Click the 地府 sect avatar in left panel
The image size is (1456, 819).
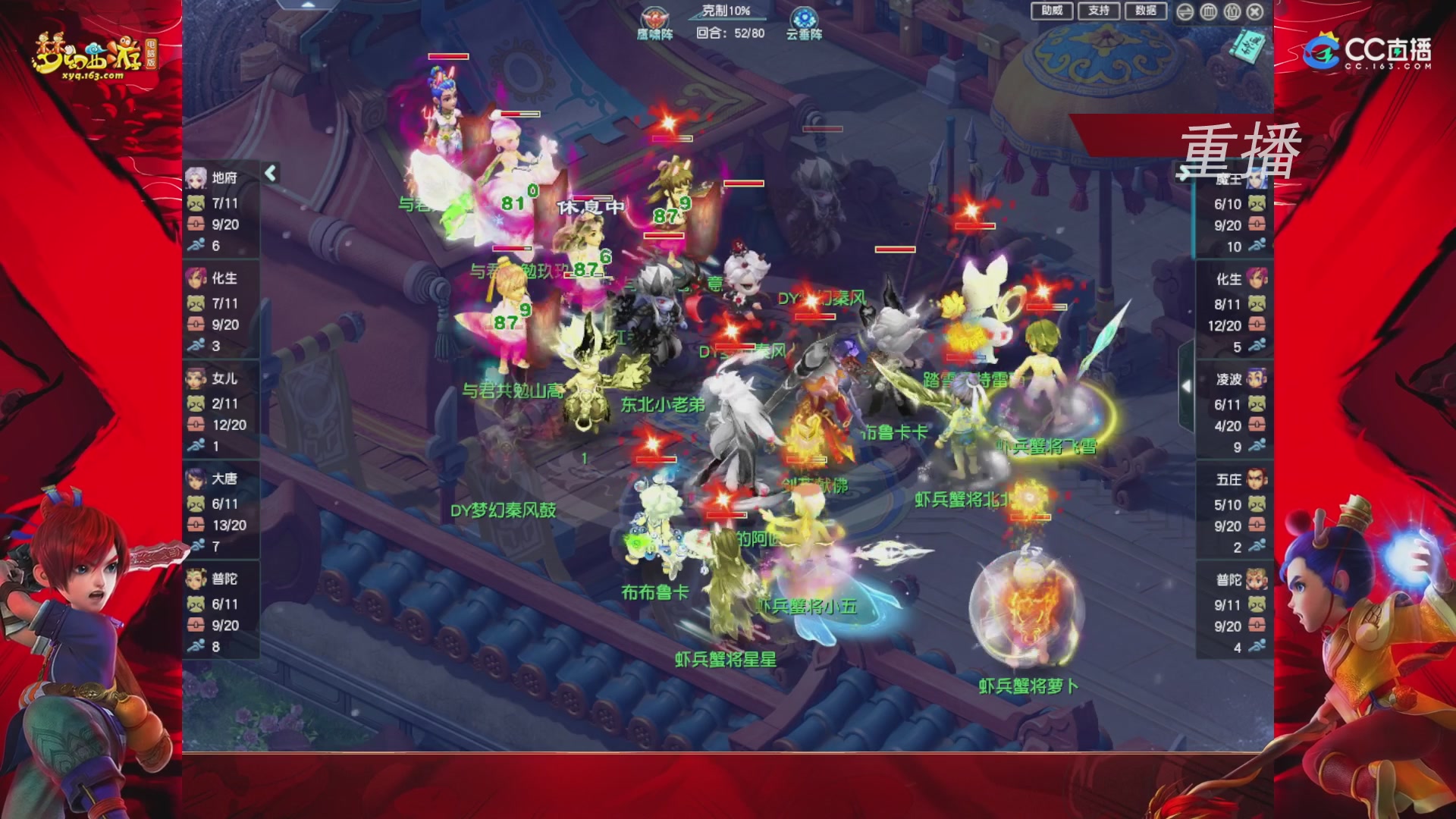[198, 176]
